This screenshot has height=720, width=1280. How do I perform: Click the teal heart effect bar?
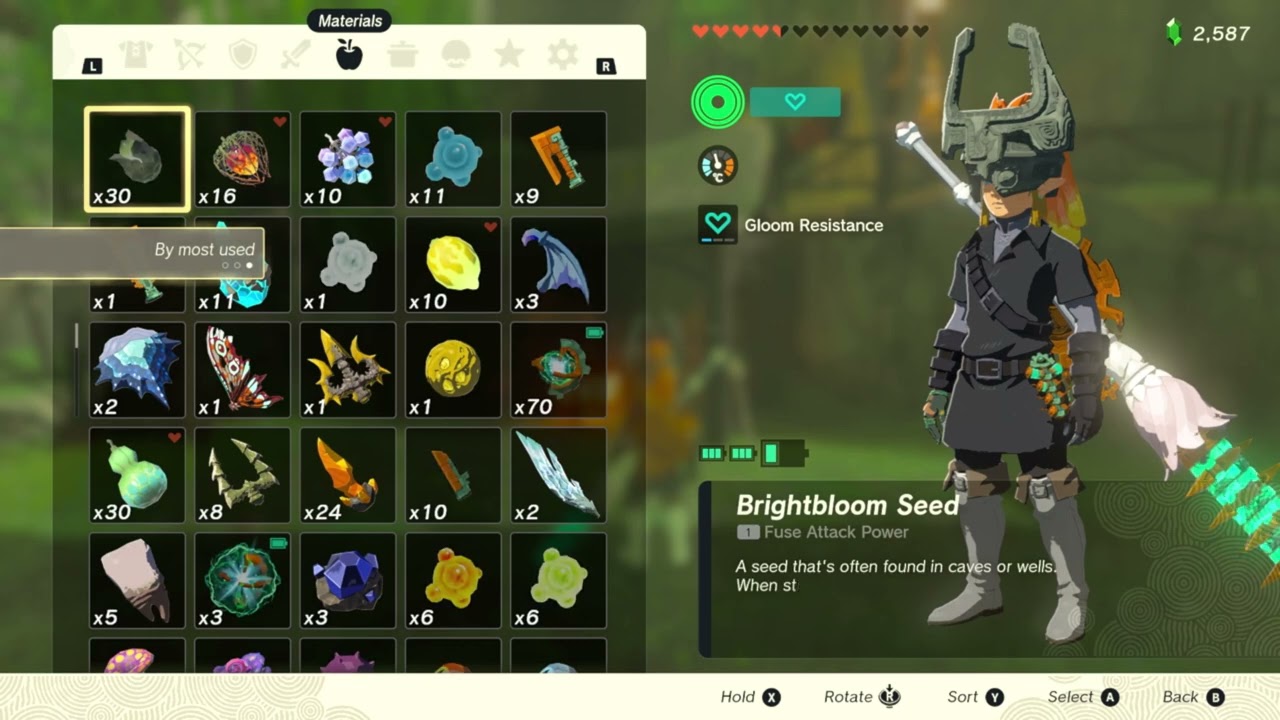point(795,102)
